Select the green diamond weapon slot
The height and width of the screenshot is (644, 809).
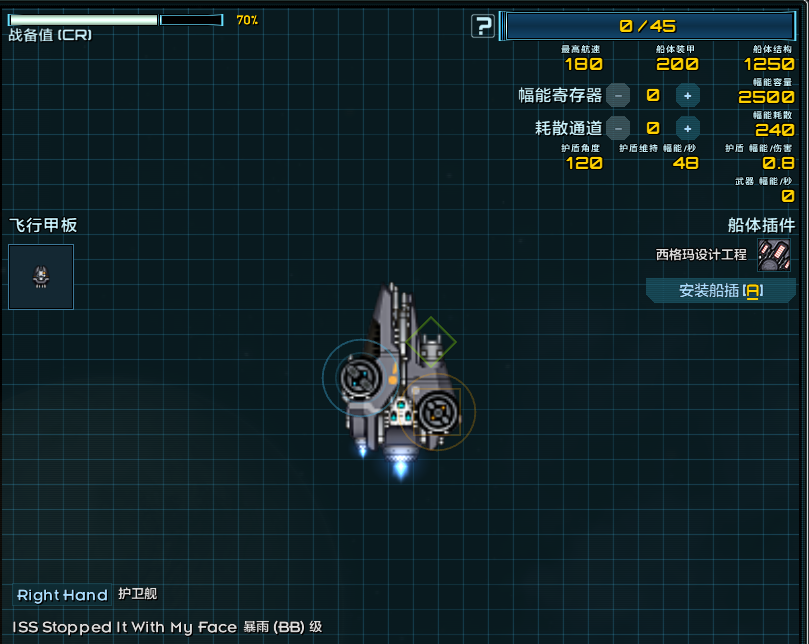click(431, 342)
